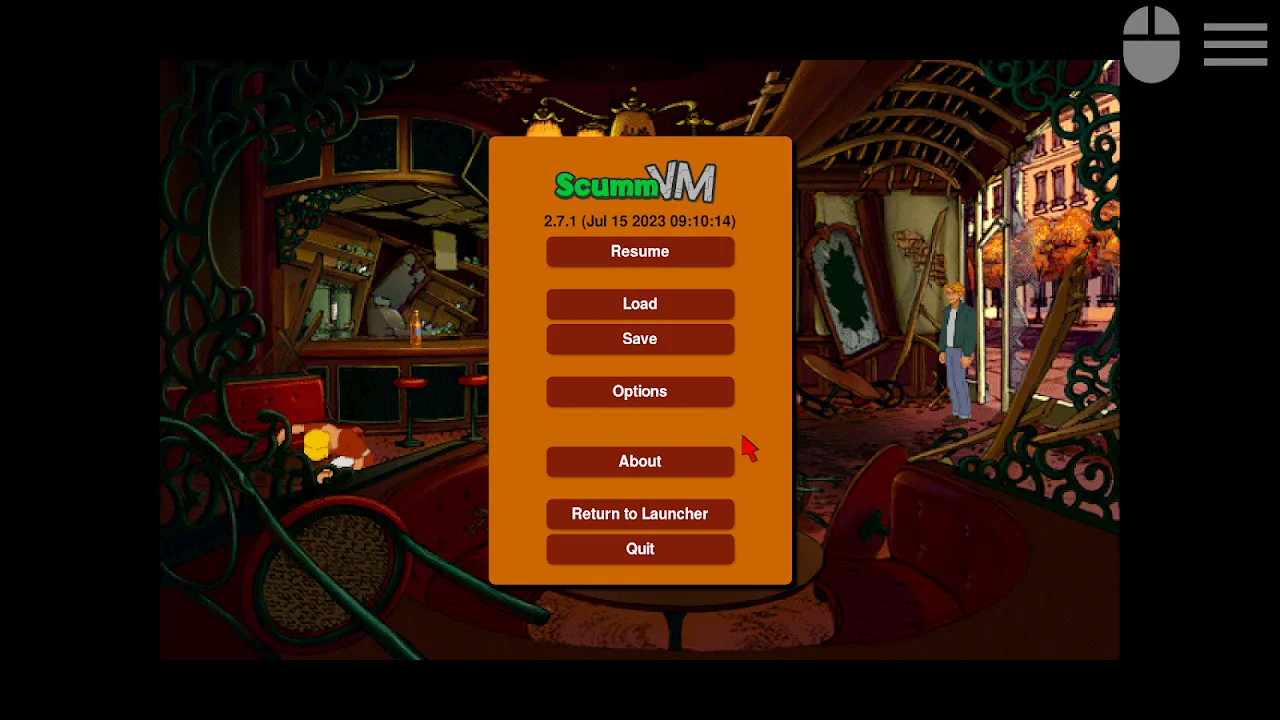Click the hanging lamps above the menu
This screenshot has width=1280, height=720.
coord(630,115)
